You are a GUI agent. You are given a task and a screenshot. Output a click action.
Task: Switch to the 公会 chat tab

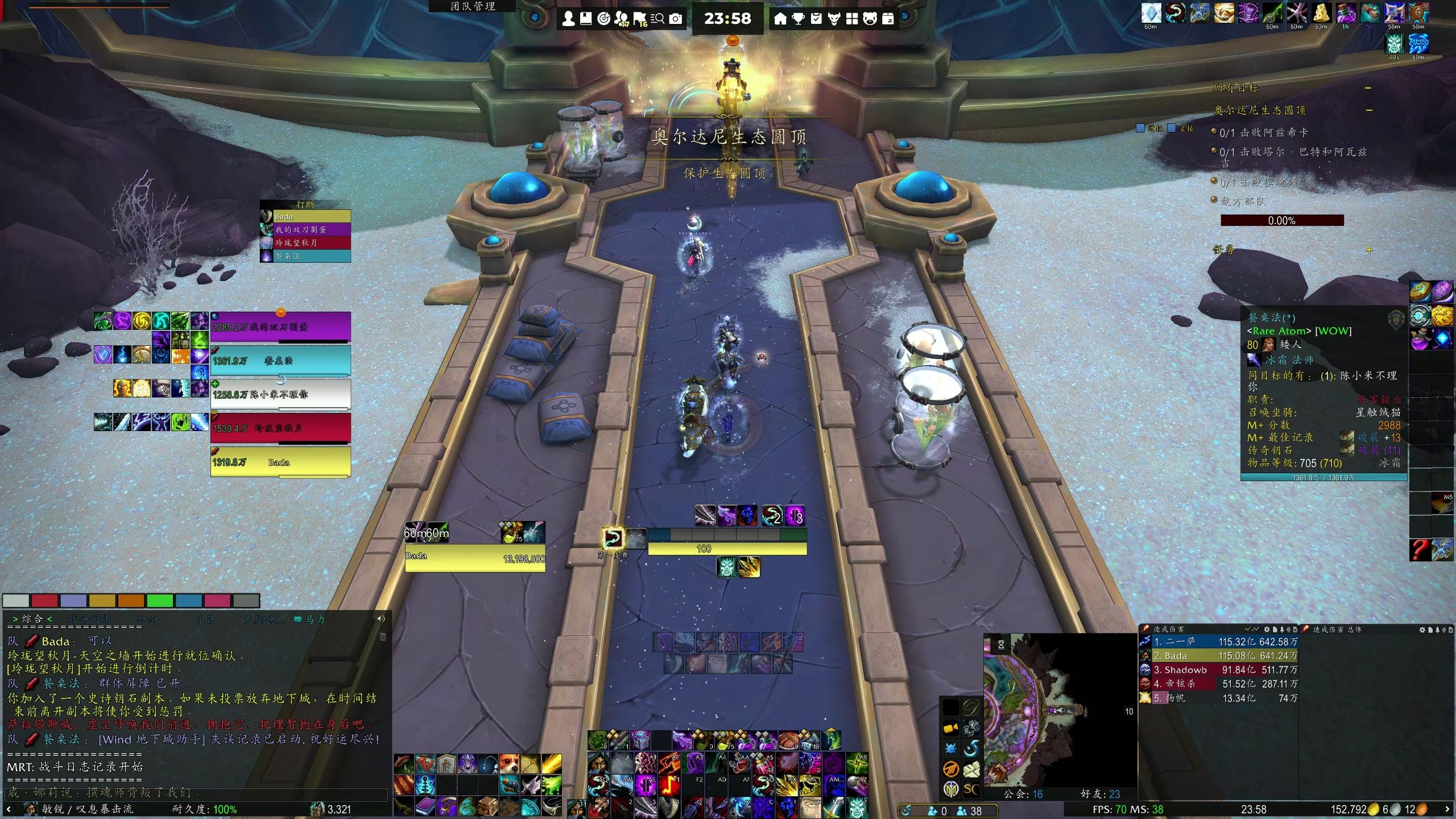(147, 619)
